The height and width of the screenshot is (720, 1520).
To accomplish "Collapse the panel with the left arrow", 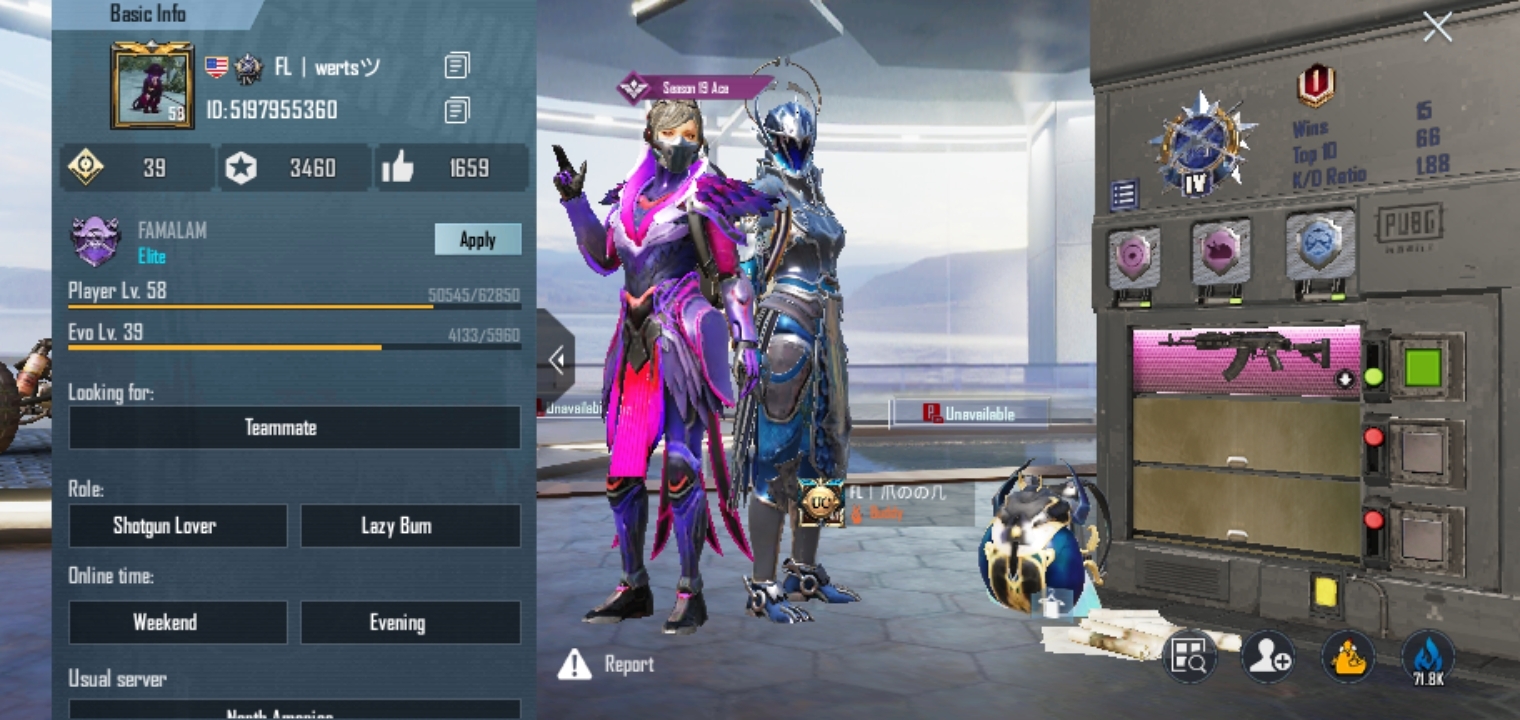I will point(556,358).
